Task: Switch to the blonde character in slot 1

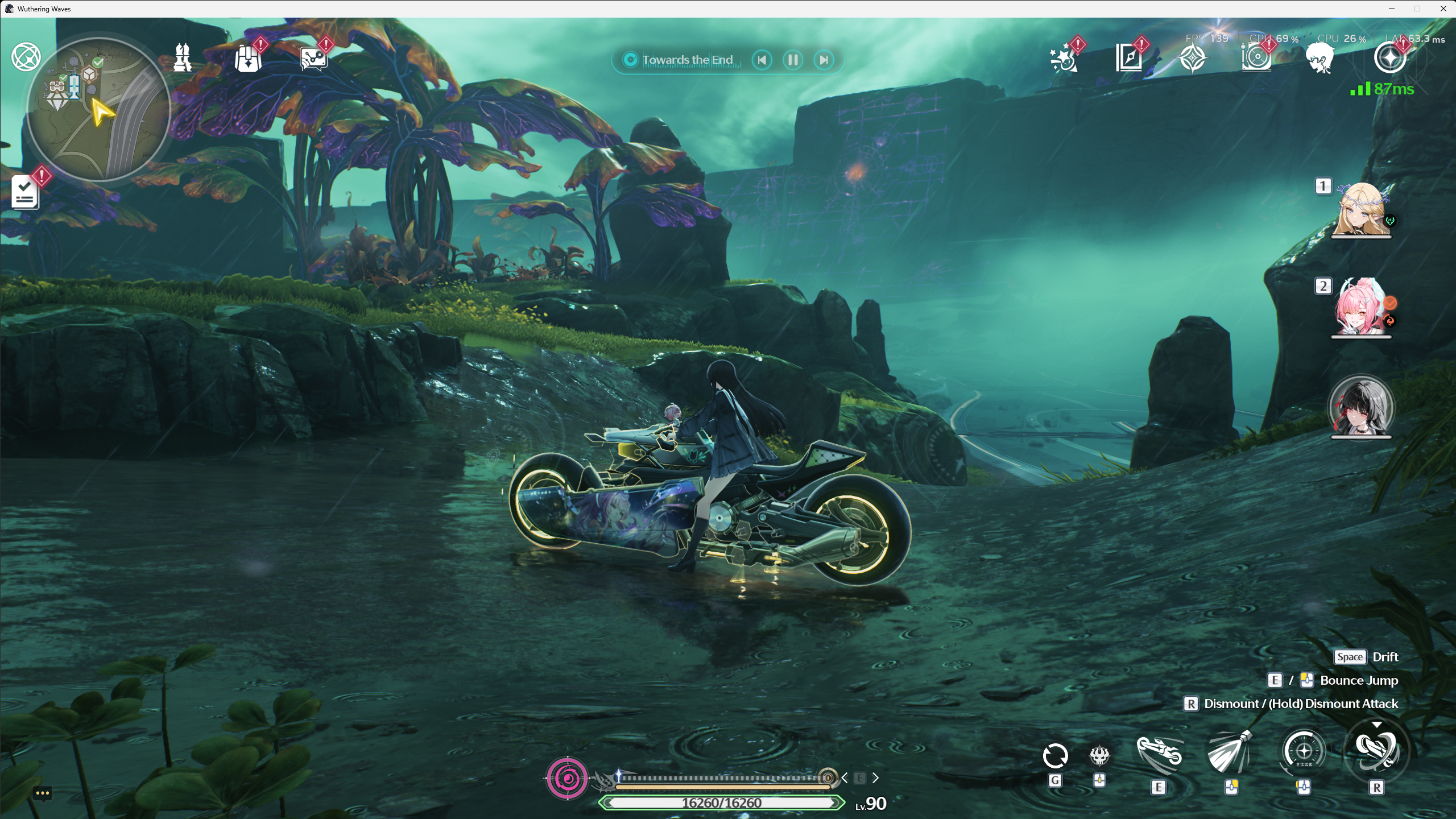Action: (x=1360, y=209)
